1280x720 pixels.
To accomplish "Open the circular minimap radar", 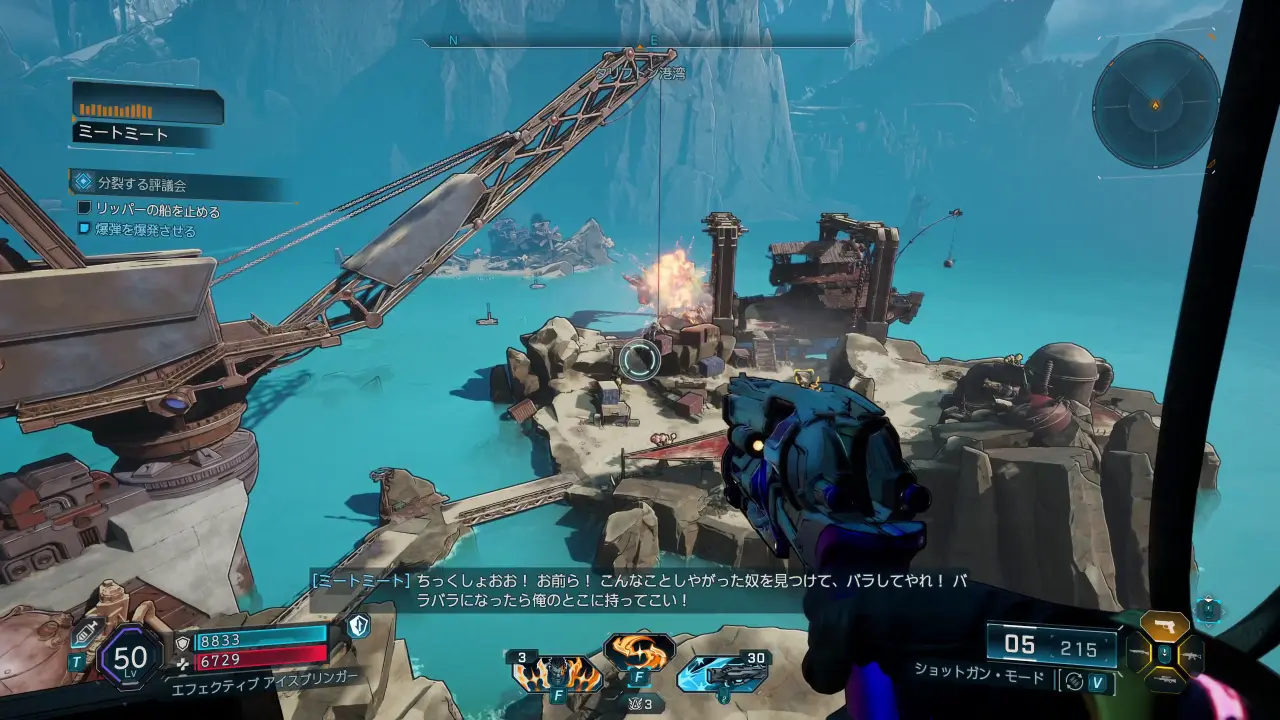I will pos(1156,104).
